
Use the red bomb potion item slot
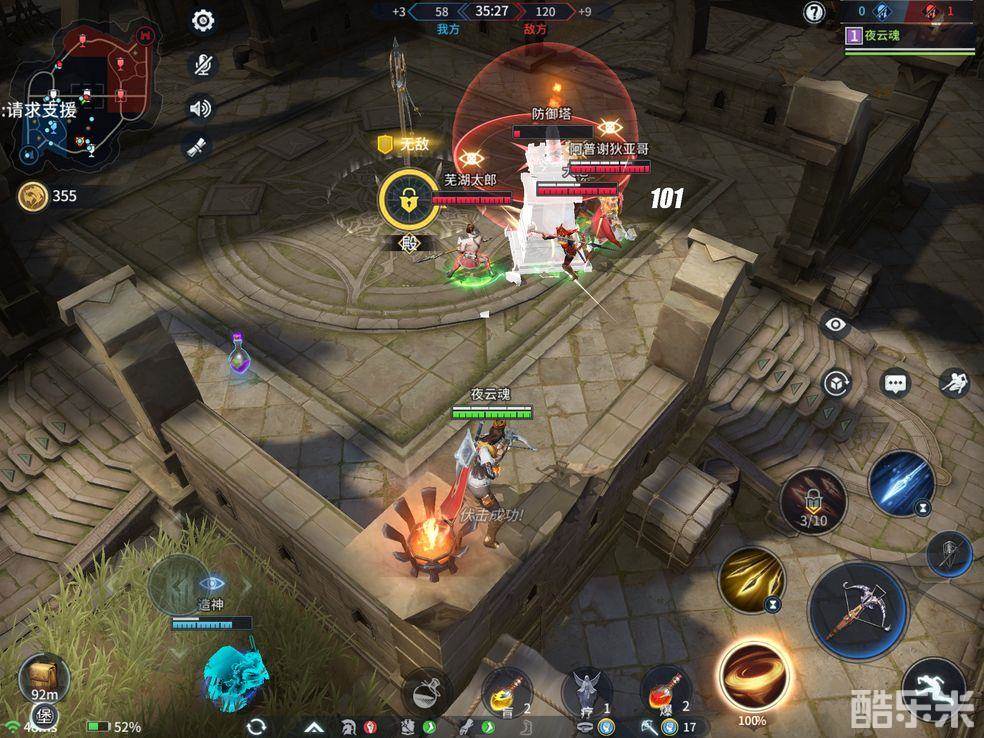666,690
